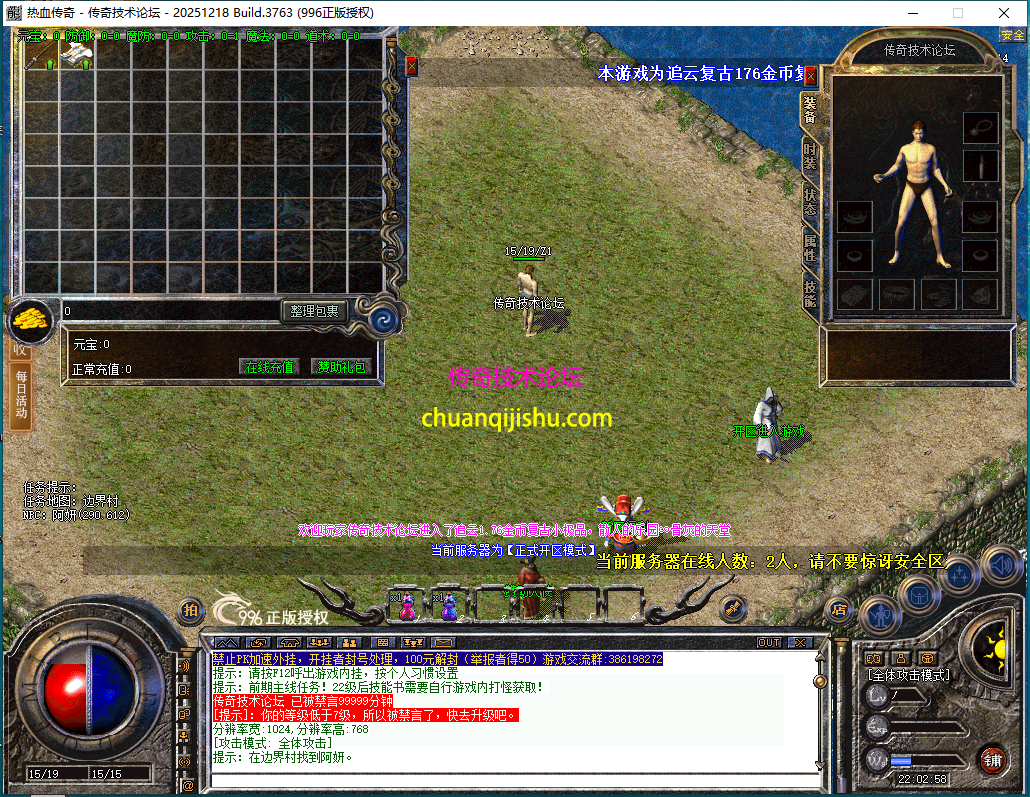This screenshot has width=1030, height=797.
Task: Toggle the 全体攻击模式 attack mode label
Action: 909,675
